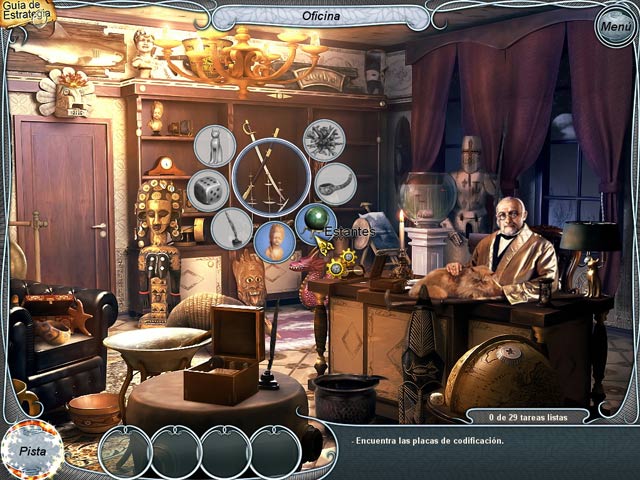Use the Pista hint button

click(x=32, y=450)
